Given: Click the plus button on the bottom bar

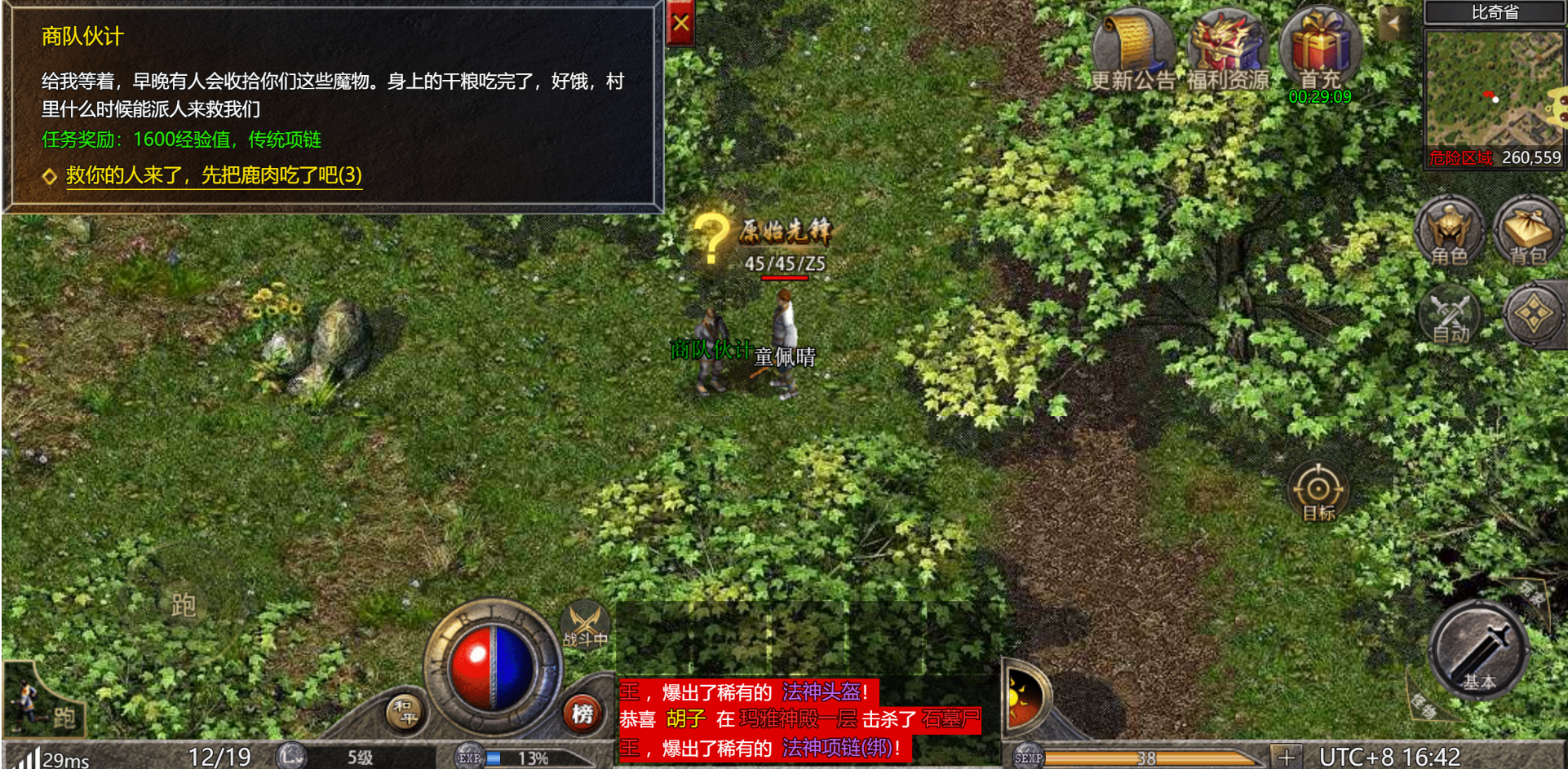Looking at the screenshot, I should (1287, 758).
